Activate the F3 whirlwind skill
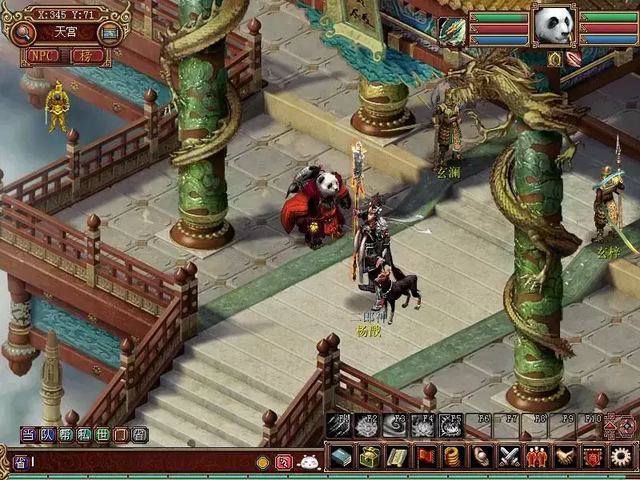The width and height of the screenshot is (640, 480). point(395,426)
